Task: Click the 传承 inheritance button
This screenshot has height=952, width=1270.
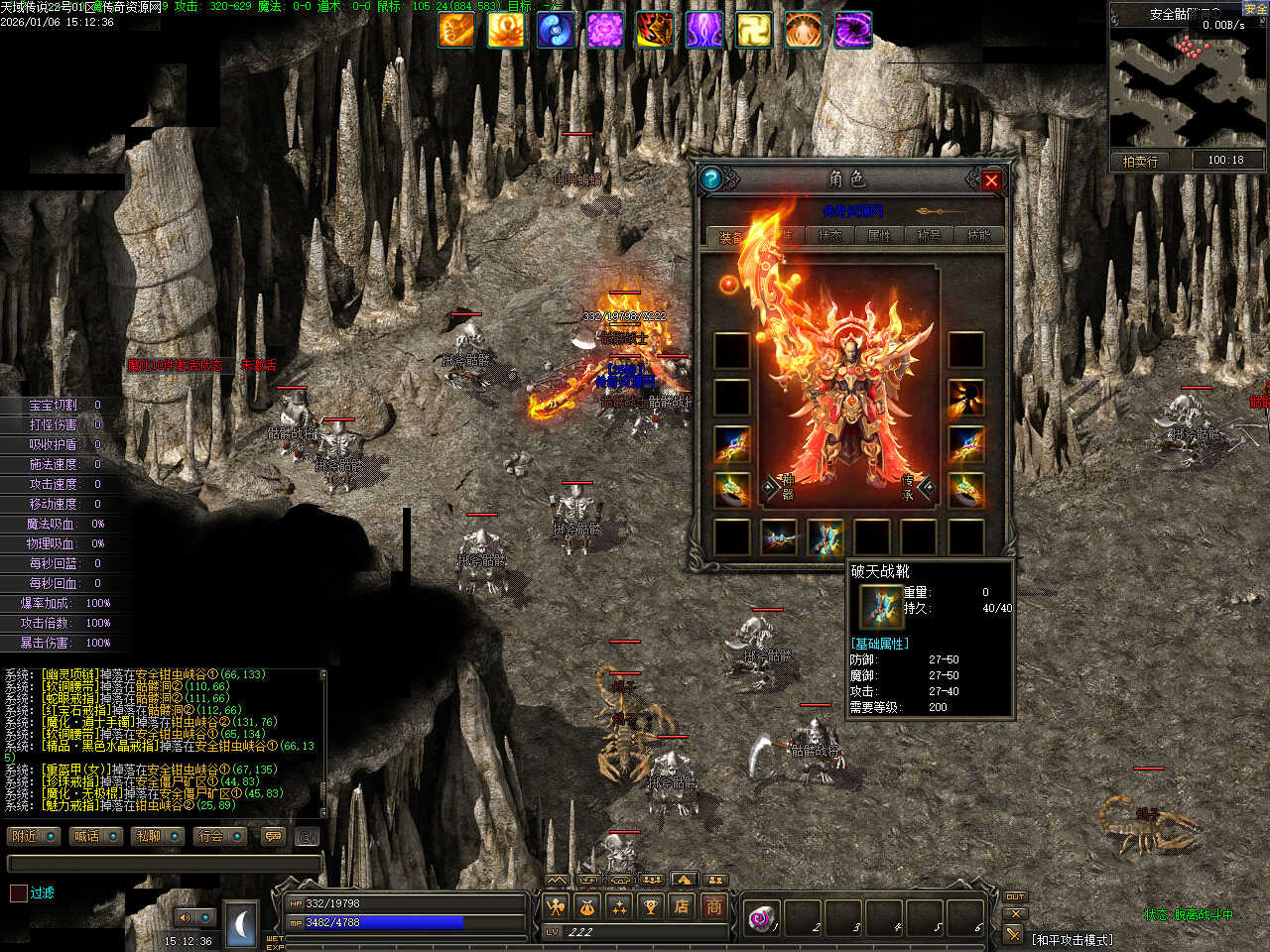Action: tap(915, 487)
